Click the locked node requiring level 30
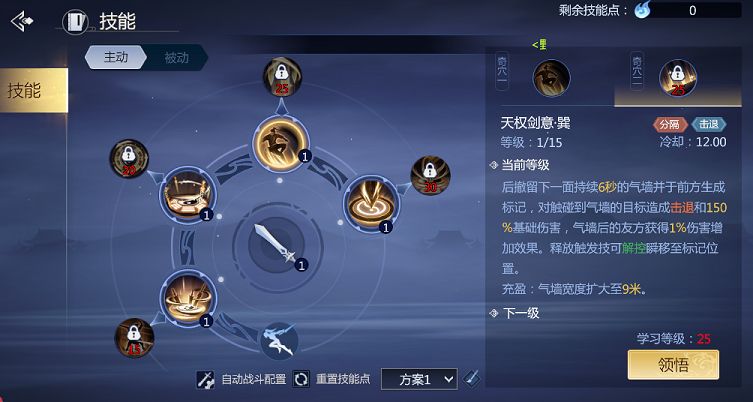Viewport: 753px width, 402px height. [x=430, y=175]
